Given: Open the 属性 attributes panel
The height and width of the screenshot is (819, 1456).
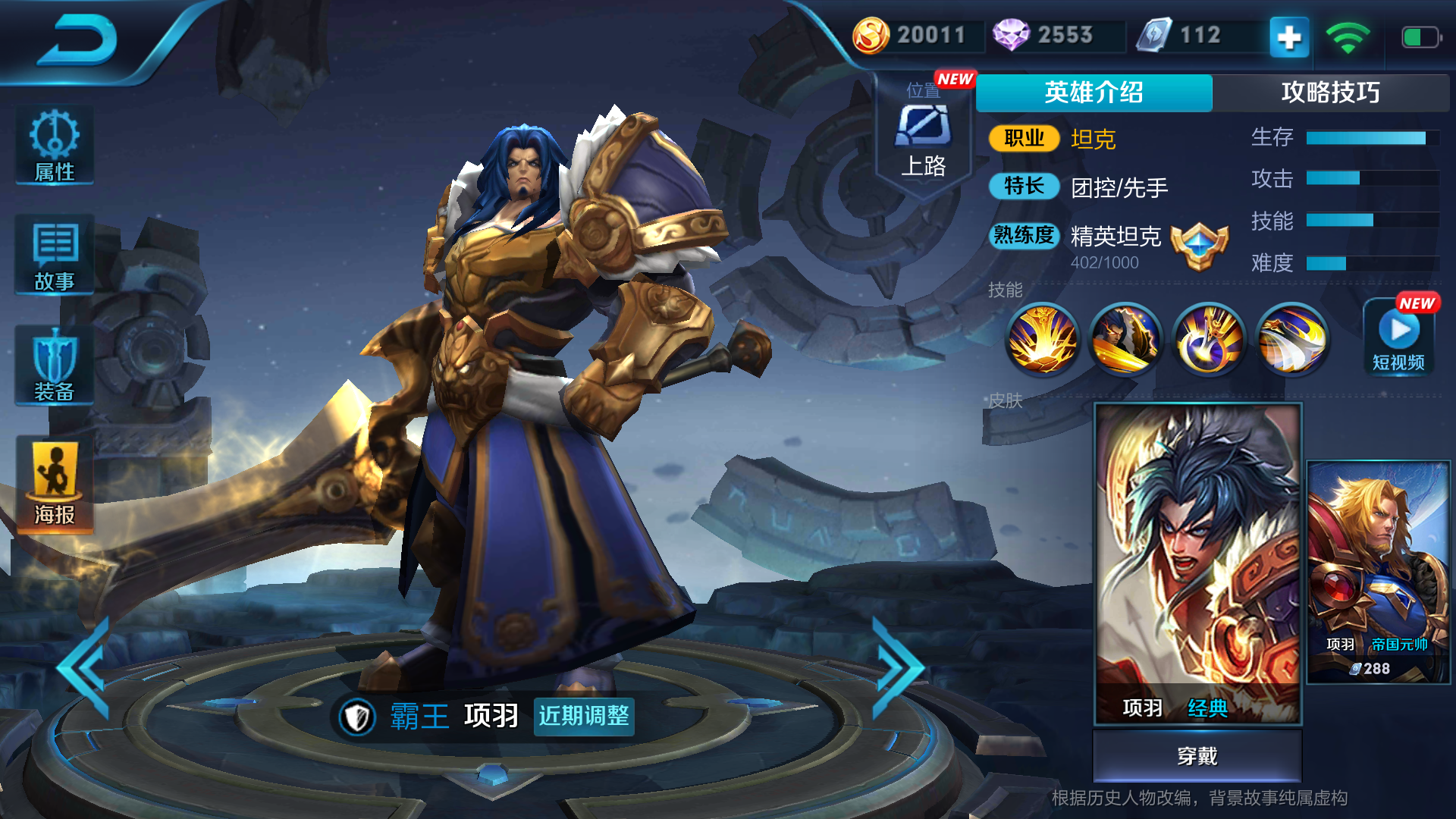Looking at the screenshot, I should (x=55, y=146).
